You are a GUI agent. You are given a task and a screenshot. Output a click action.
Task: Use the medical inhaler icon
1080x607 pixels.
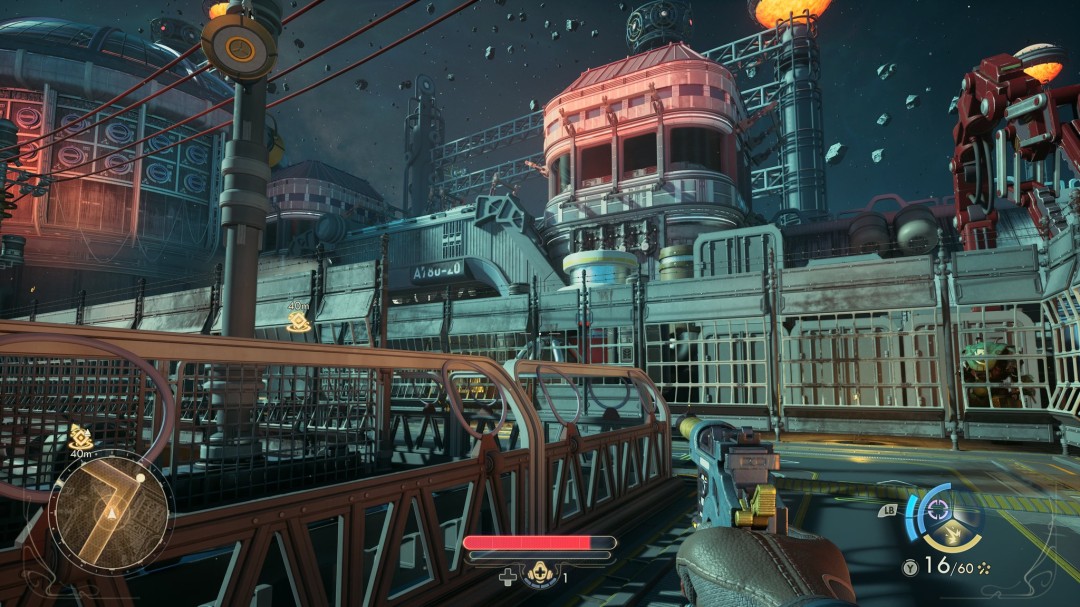pyautogui.click(x=540, y=575)
